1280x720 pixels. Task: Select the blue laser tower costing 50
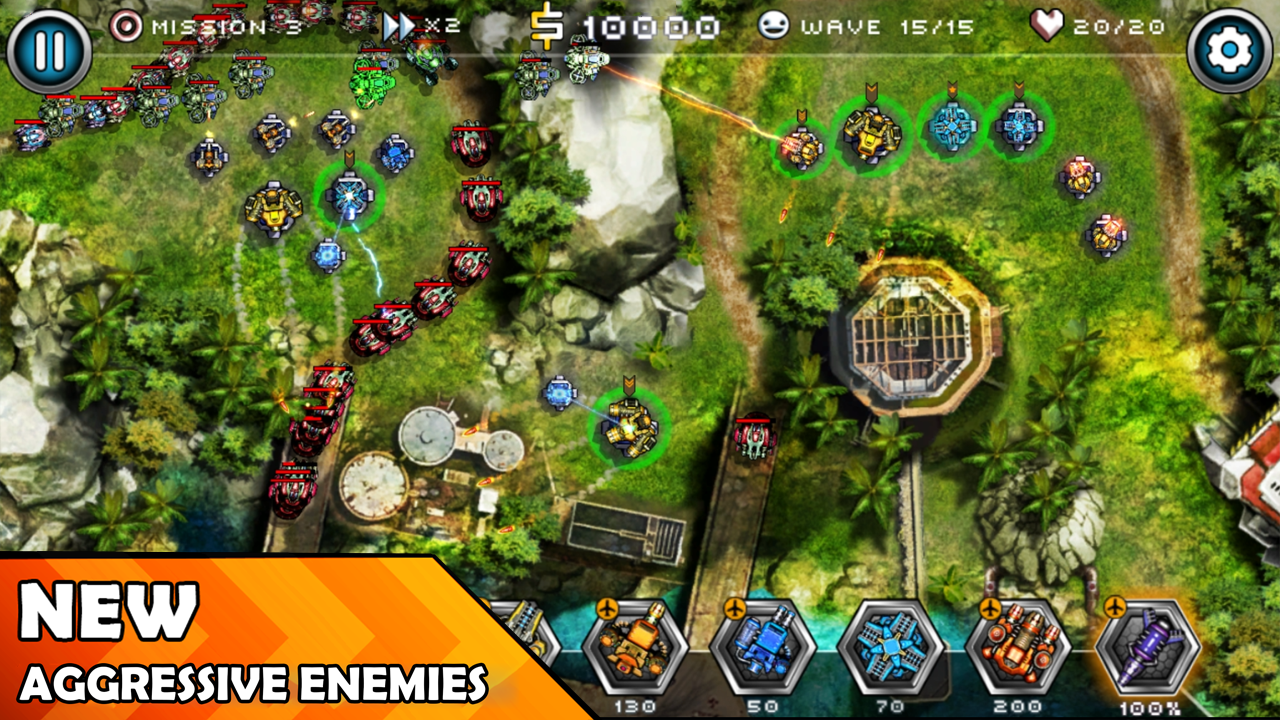(762, 648)
